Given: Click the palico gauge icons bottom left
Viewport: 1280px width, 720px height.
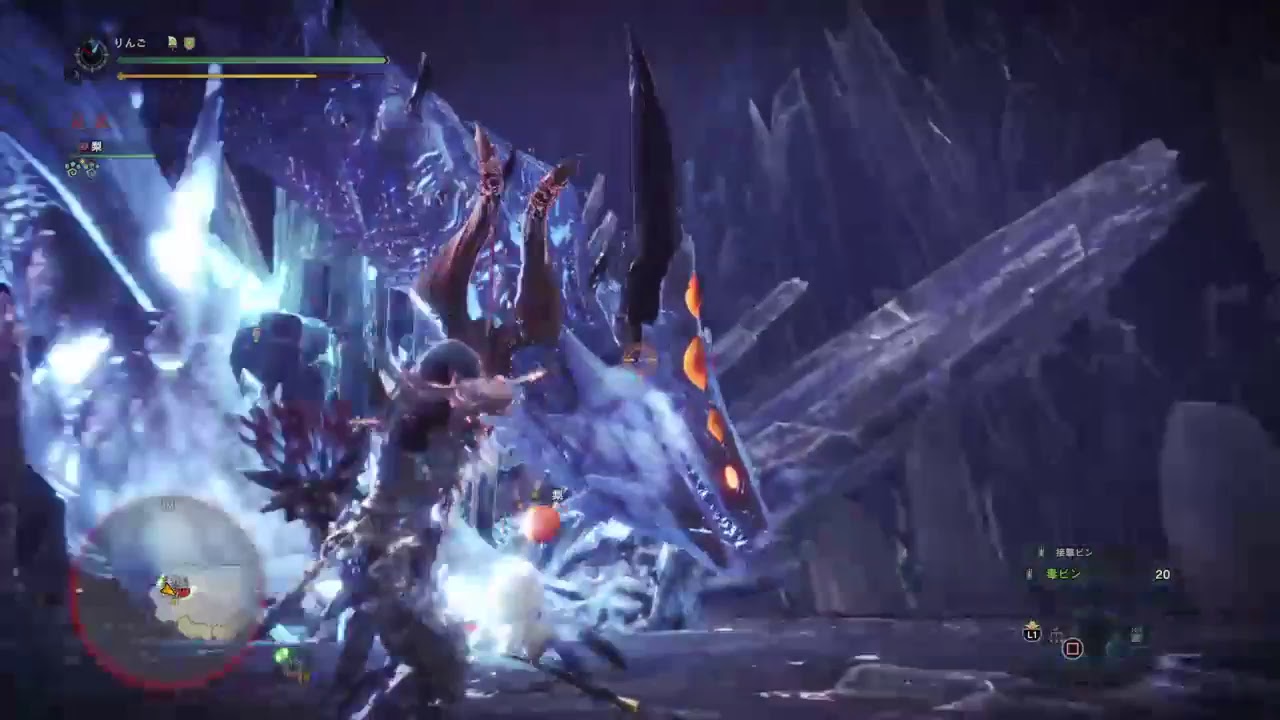Looking at the screenshot, I should [x=82, y=166].
